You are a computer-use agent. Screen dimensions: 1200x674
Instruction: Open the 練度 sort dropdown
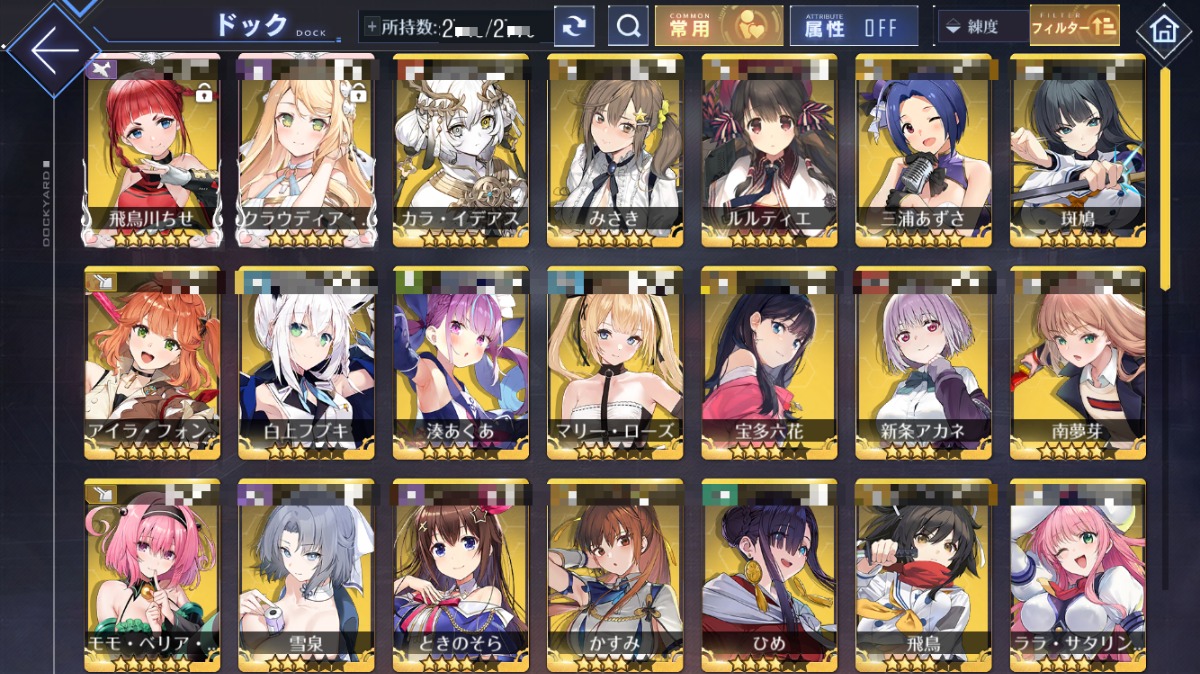pyautogui.click(x=981, y=27)
